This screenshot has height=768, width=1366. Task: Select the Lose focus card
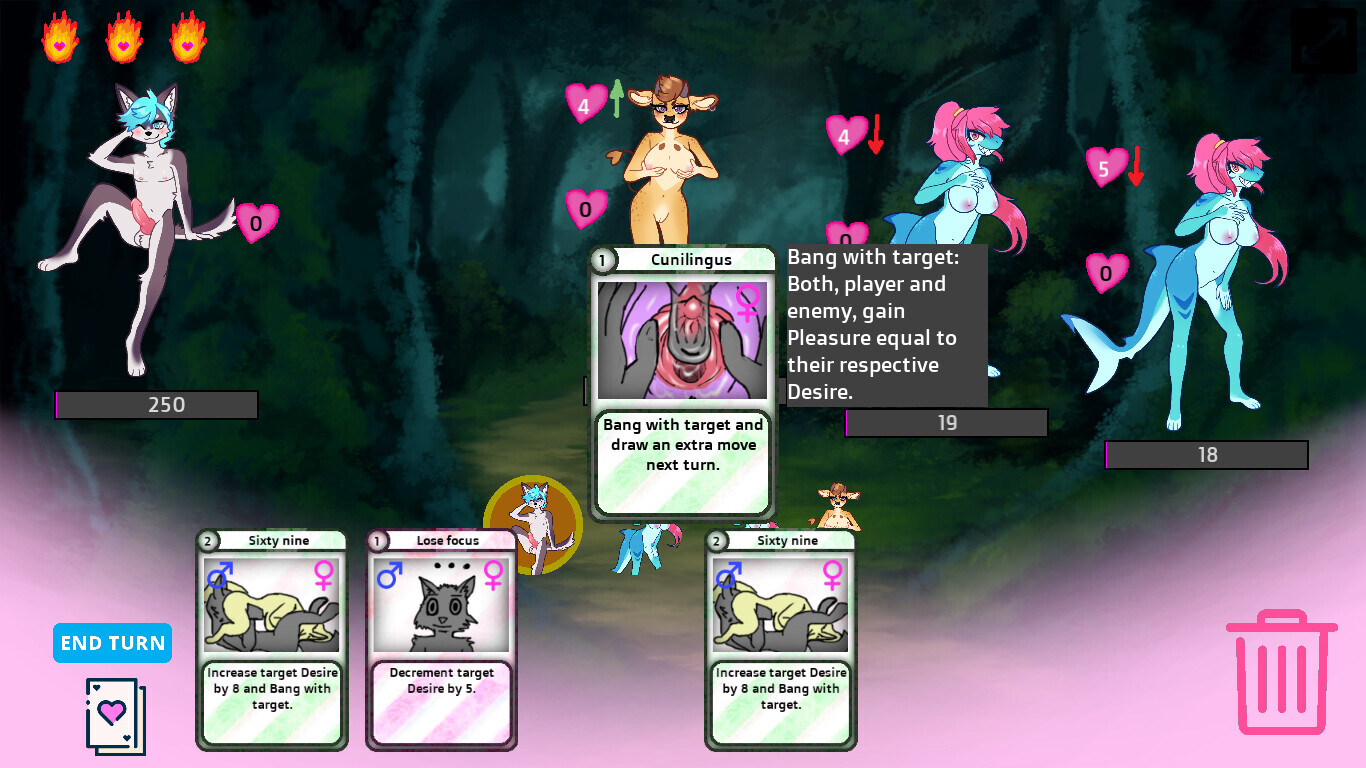[441, 640]
